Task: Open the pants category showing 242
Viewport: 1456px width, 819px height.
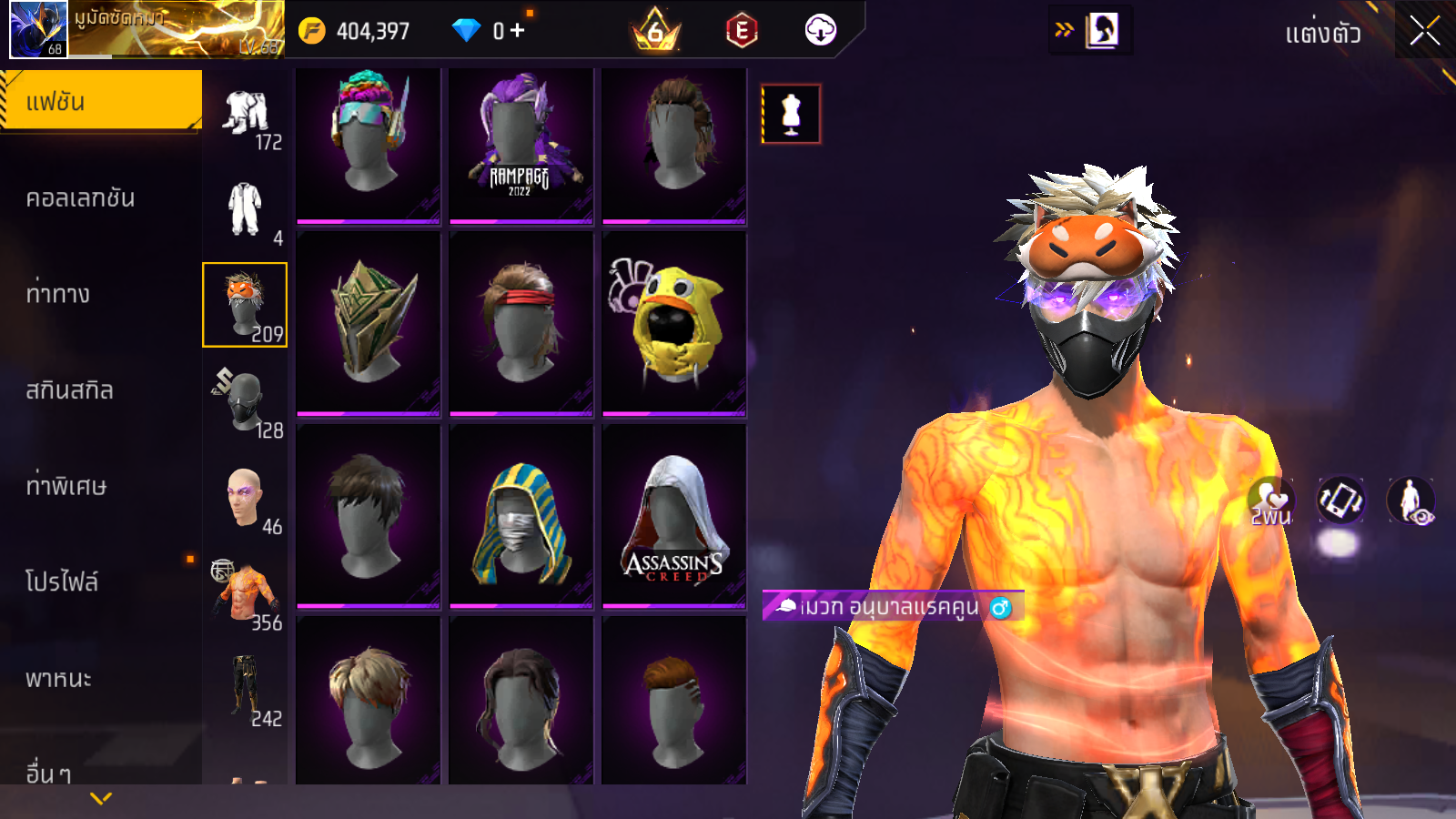Action: pyautogui.click(x=246, y=690)
